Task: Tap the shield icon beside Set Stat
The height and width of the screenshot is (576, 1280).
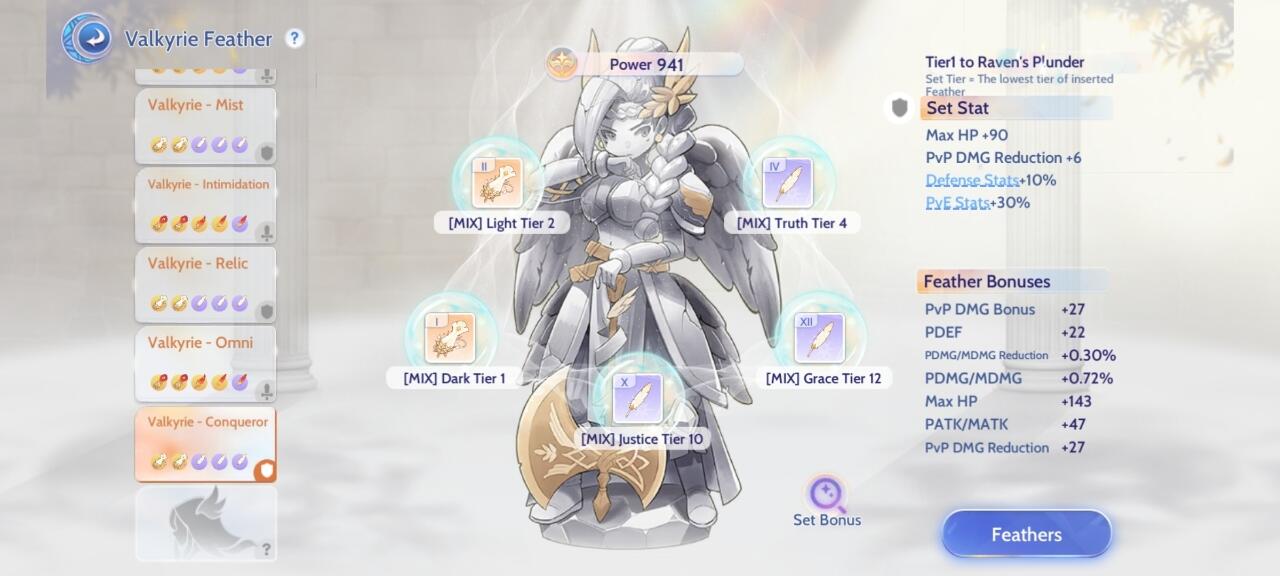Action: pyautogui.click(x=899, y=108)
